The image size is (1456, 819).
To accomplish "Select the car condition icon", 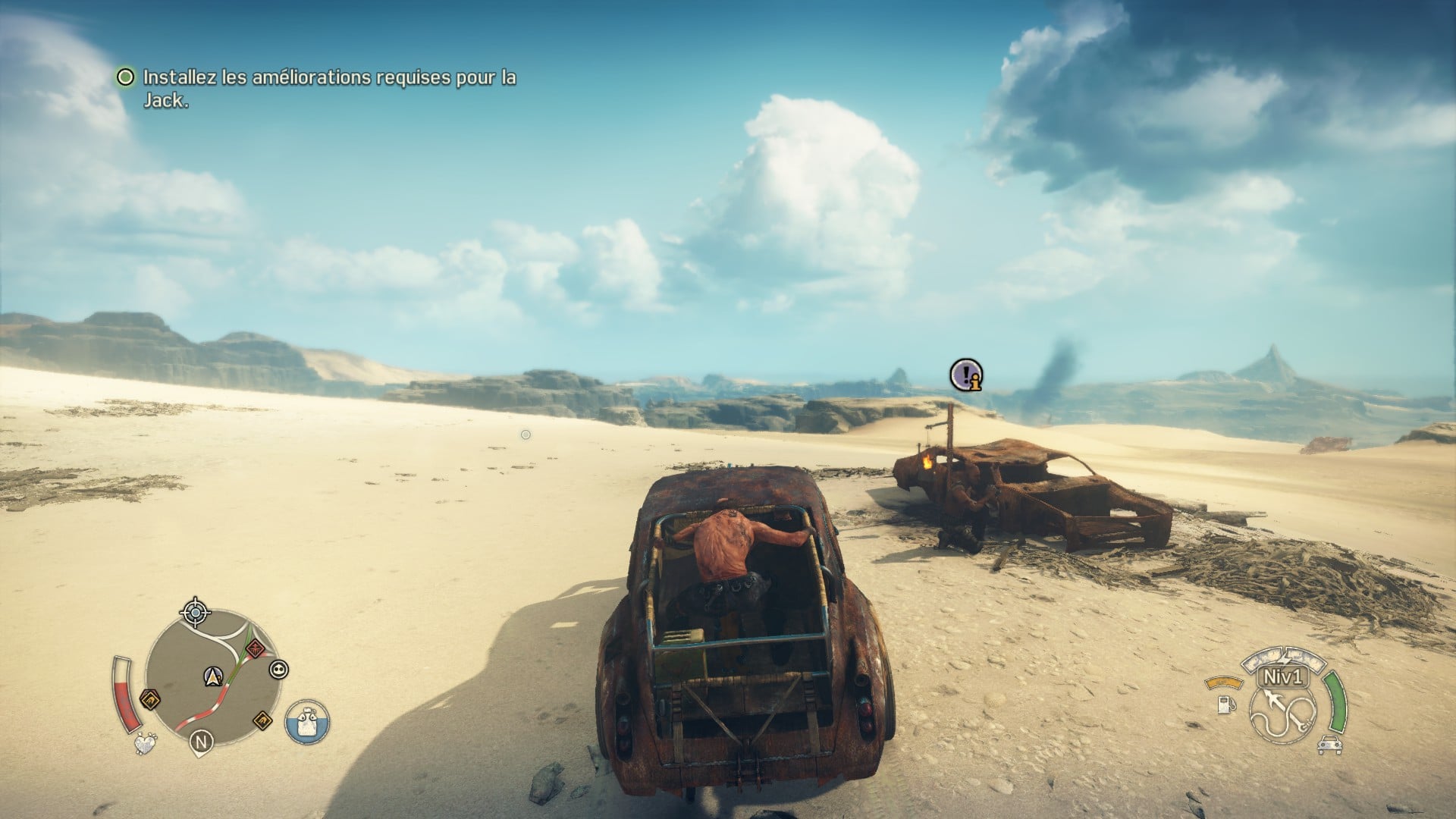I will pyautogui.click(x=1327, y=745).
